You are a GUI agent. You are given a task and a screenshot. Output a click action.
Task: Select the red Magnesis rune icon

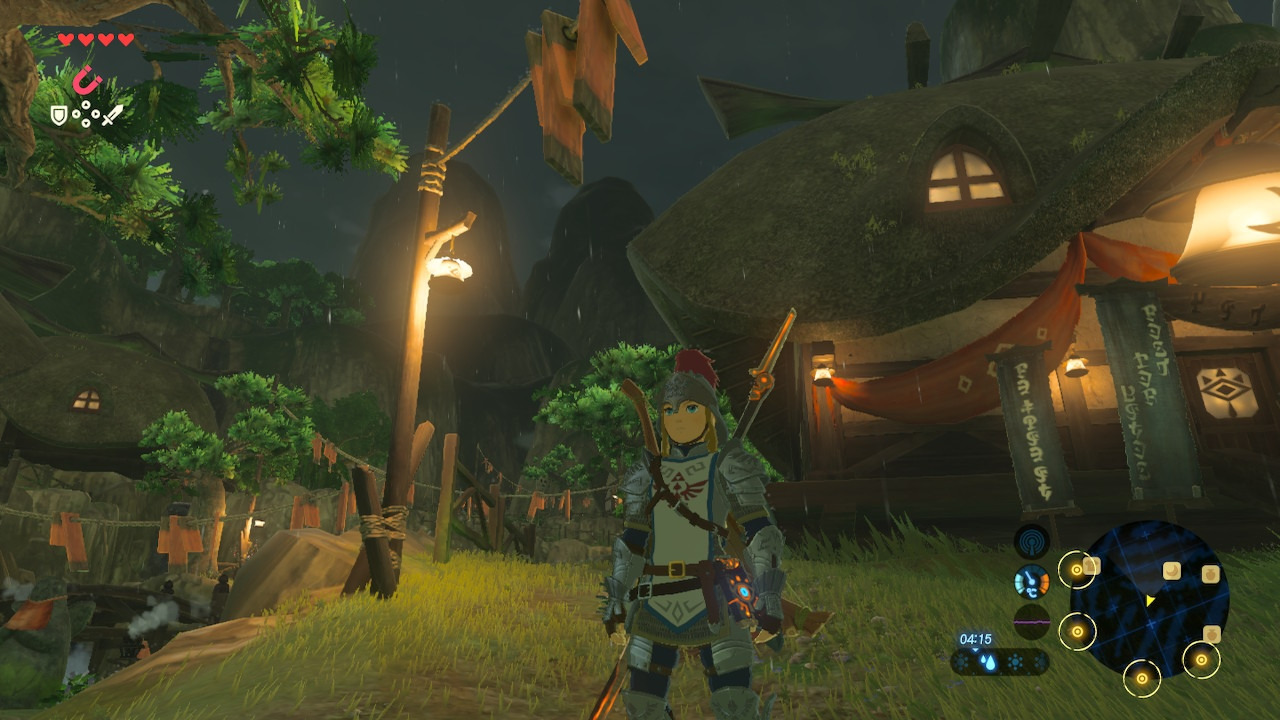(x=88, y=79)
